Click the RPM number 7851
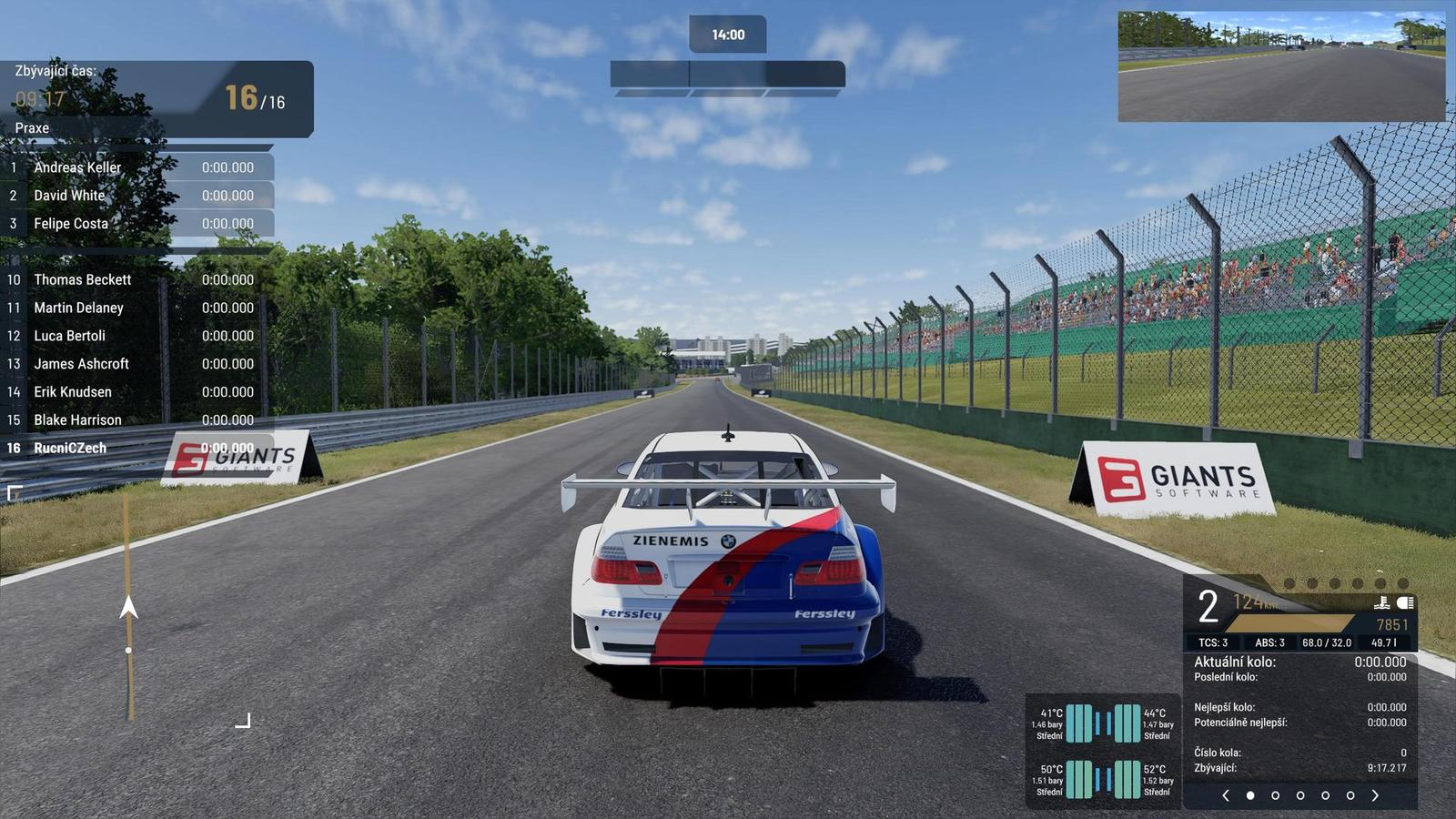Viewport: 1456px width, 819px height. pyautogui.click(x=1392, y=623)
